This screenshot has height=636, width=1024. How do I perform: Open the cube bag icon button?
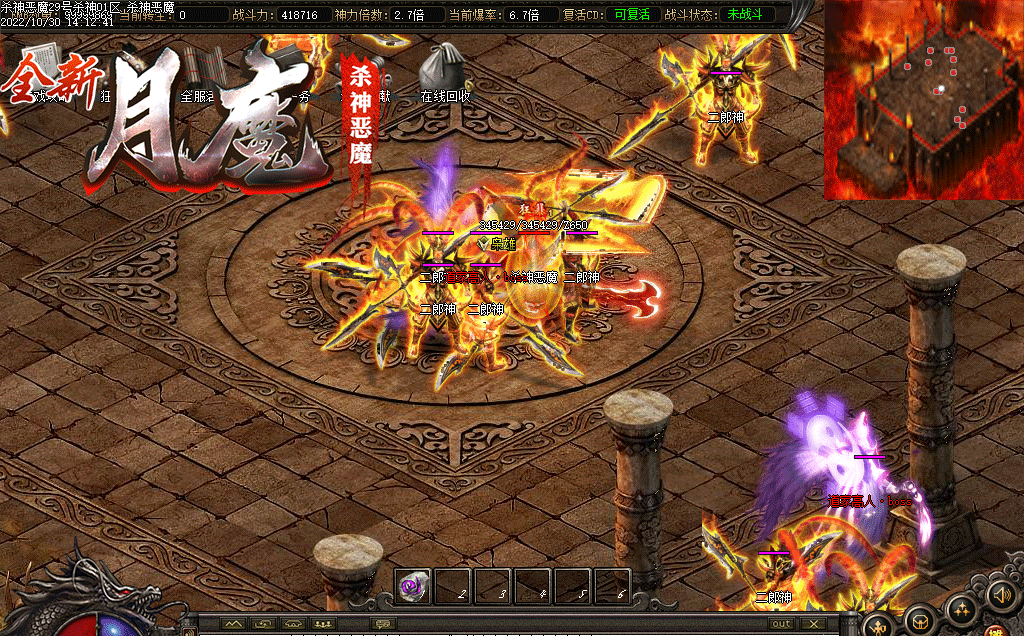click(921, 621)
